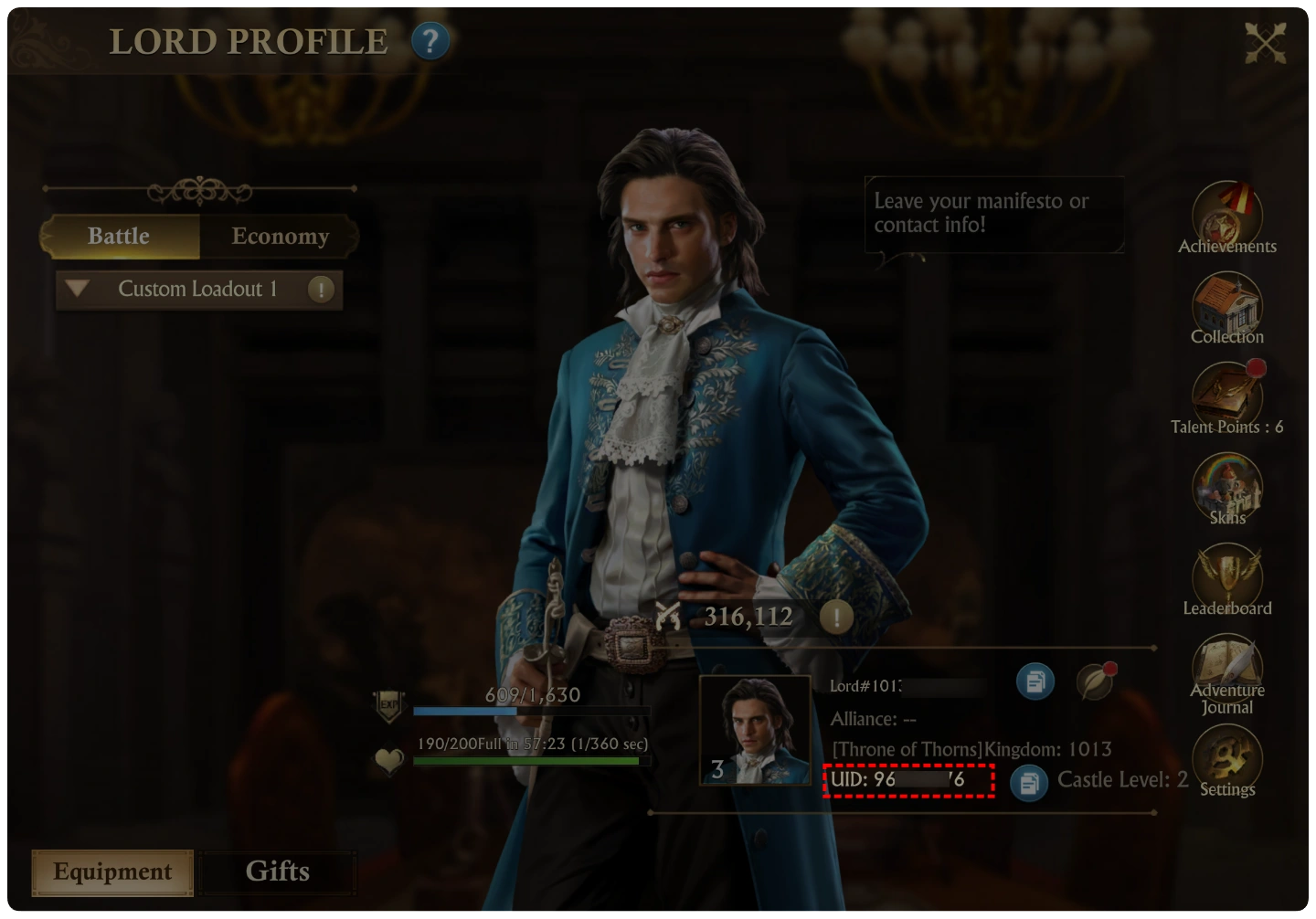The image size is (1316, 919).
Task: Open the Gifts tab
Action: [x=278, y=872]
